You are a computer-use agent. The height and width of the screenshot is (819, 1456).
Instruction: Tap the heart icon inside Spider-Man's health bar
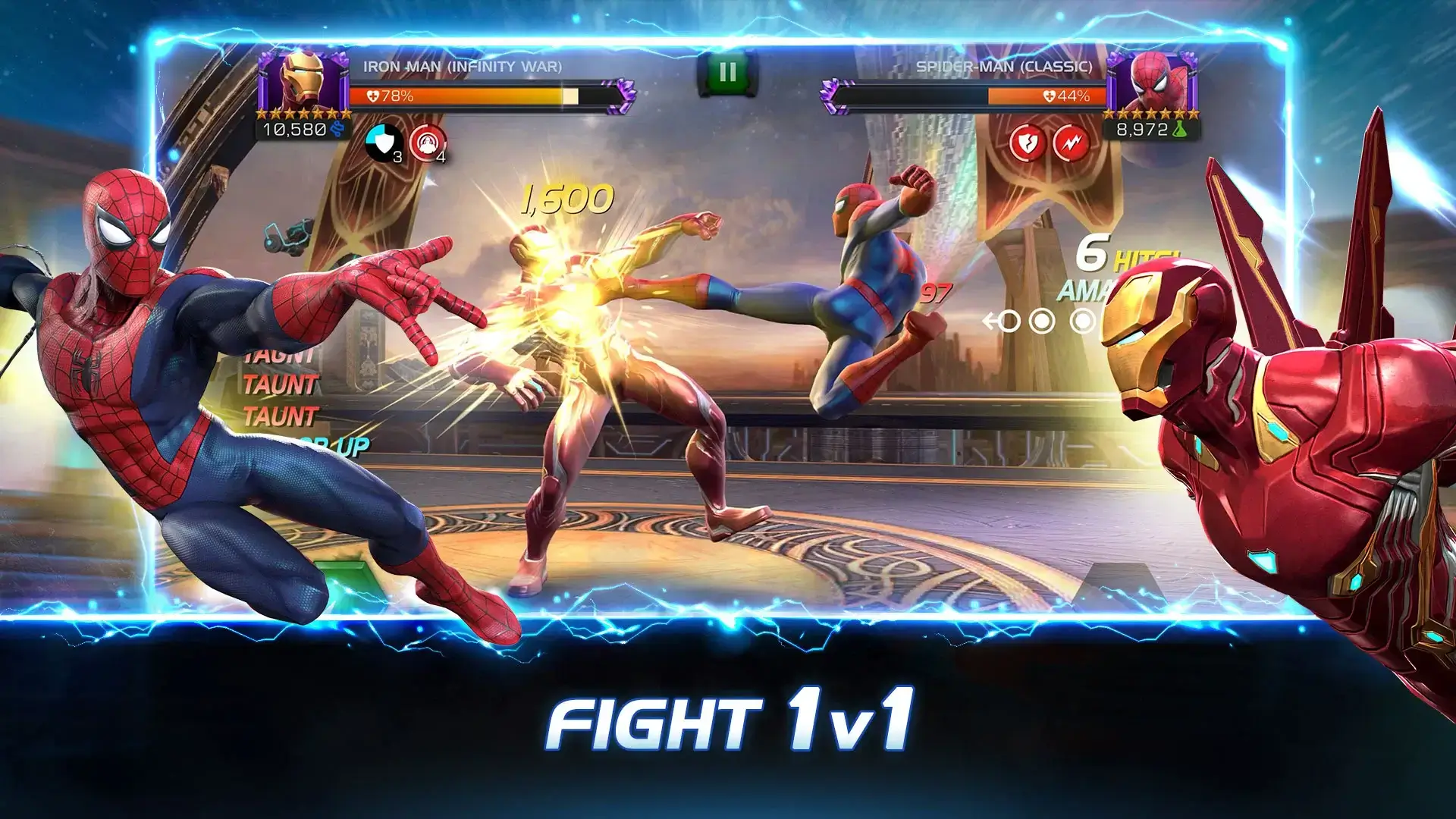point(1049,96)
